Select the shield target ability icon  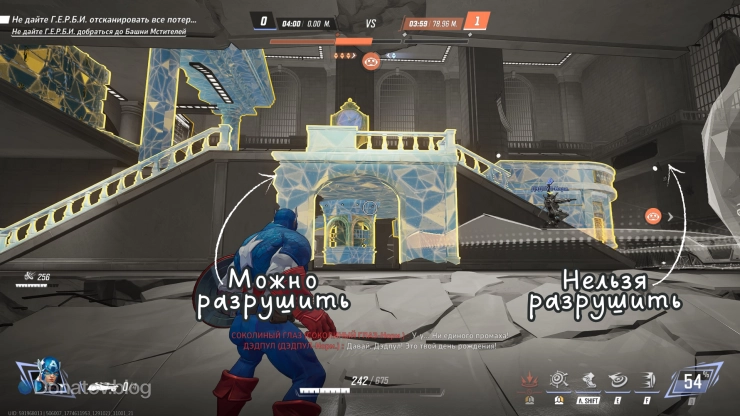click(x=560, y=380)
